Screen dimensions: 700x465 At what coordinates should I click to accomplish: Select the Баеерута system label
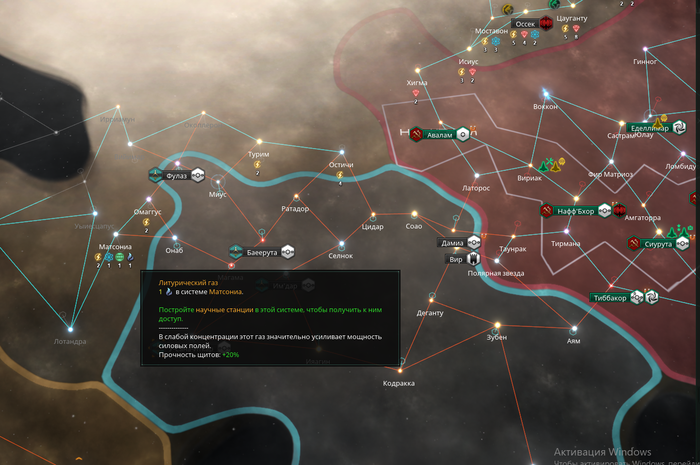pos(260,251)
